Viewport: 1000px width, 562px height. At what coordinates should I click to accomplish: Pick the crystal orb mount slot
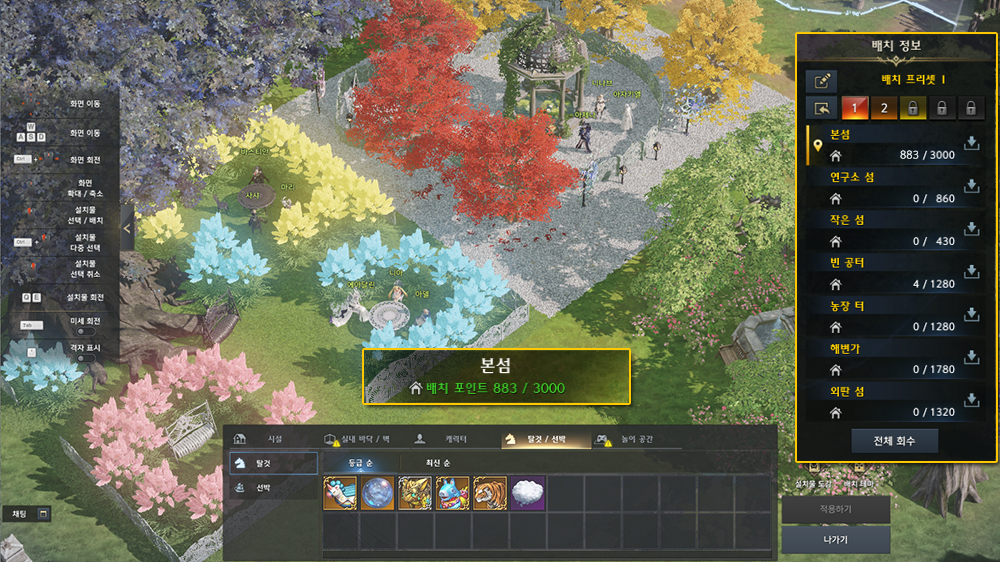pyautogui.click(x=377, y=493)
